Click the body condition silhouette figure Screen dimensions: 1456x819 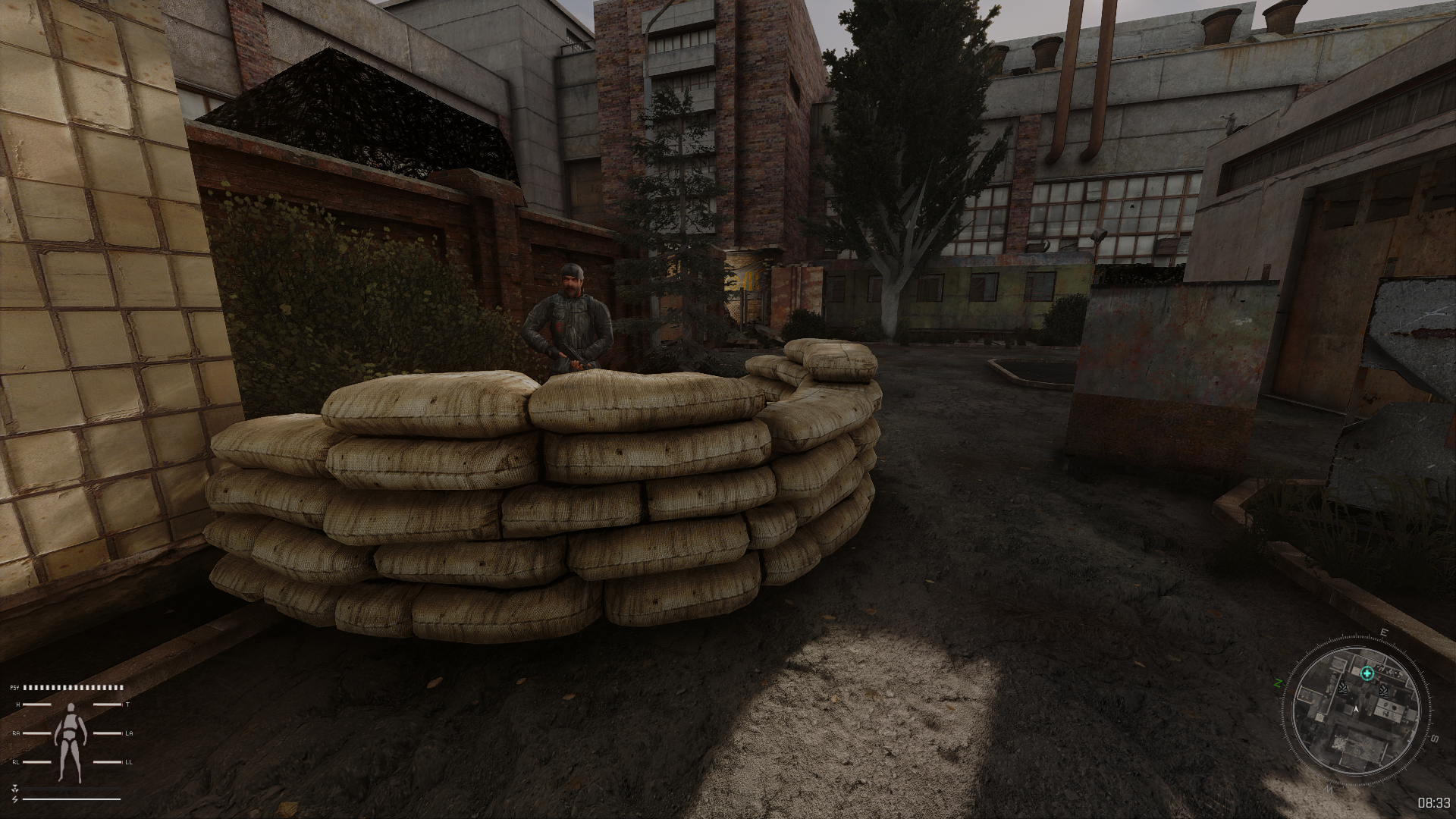(x=71, y=733)
